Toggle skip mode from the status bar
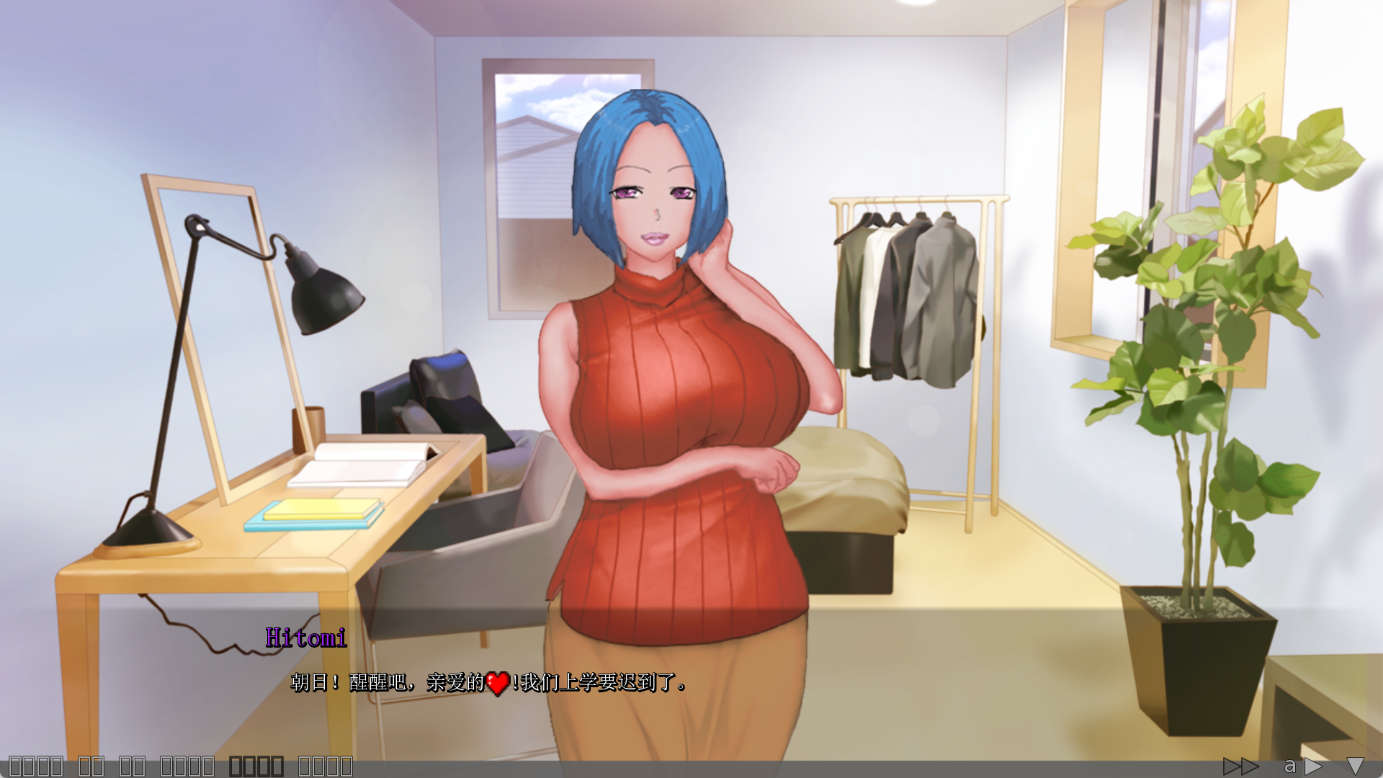The width and height of the screenshot is (1383, 778). [1242, 765]
